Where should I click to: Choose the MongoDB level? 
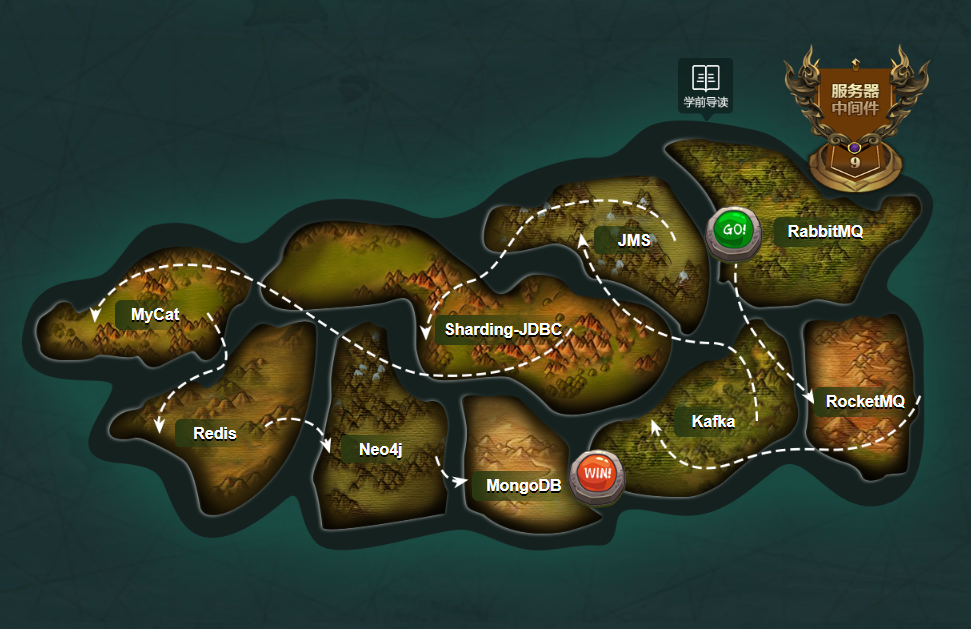pyautogui.click(x=523, y=486)
